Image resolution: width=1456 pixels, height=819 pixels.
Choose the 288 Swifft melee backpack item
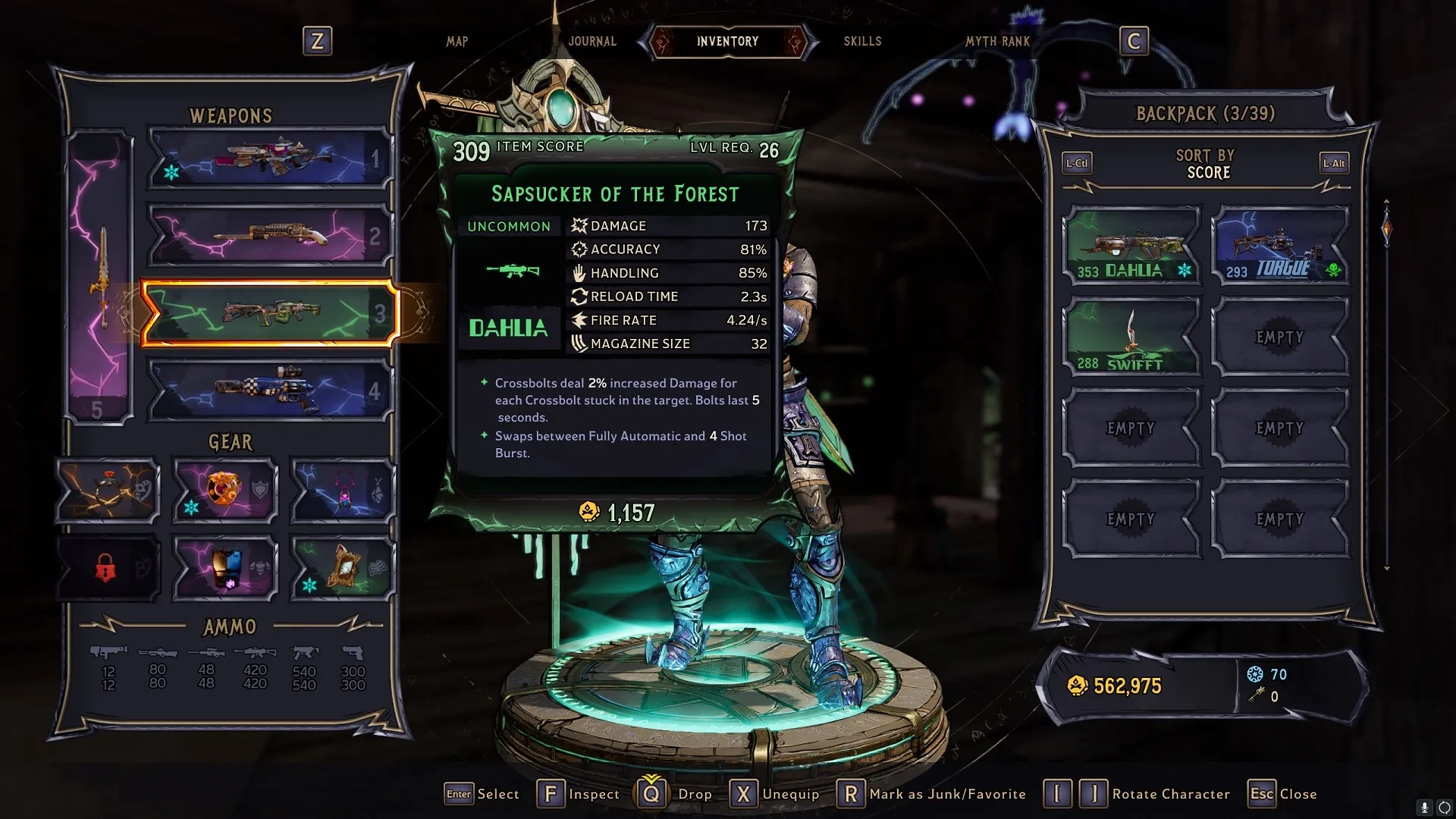(x=1131, y=337)
